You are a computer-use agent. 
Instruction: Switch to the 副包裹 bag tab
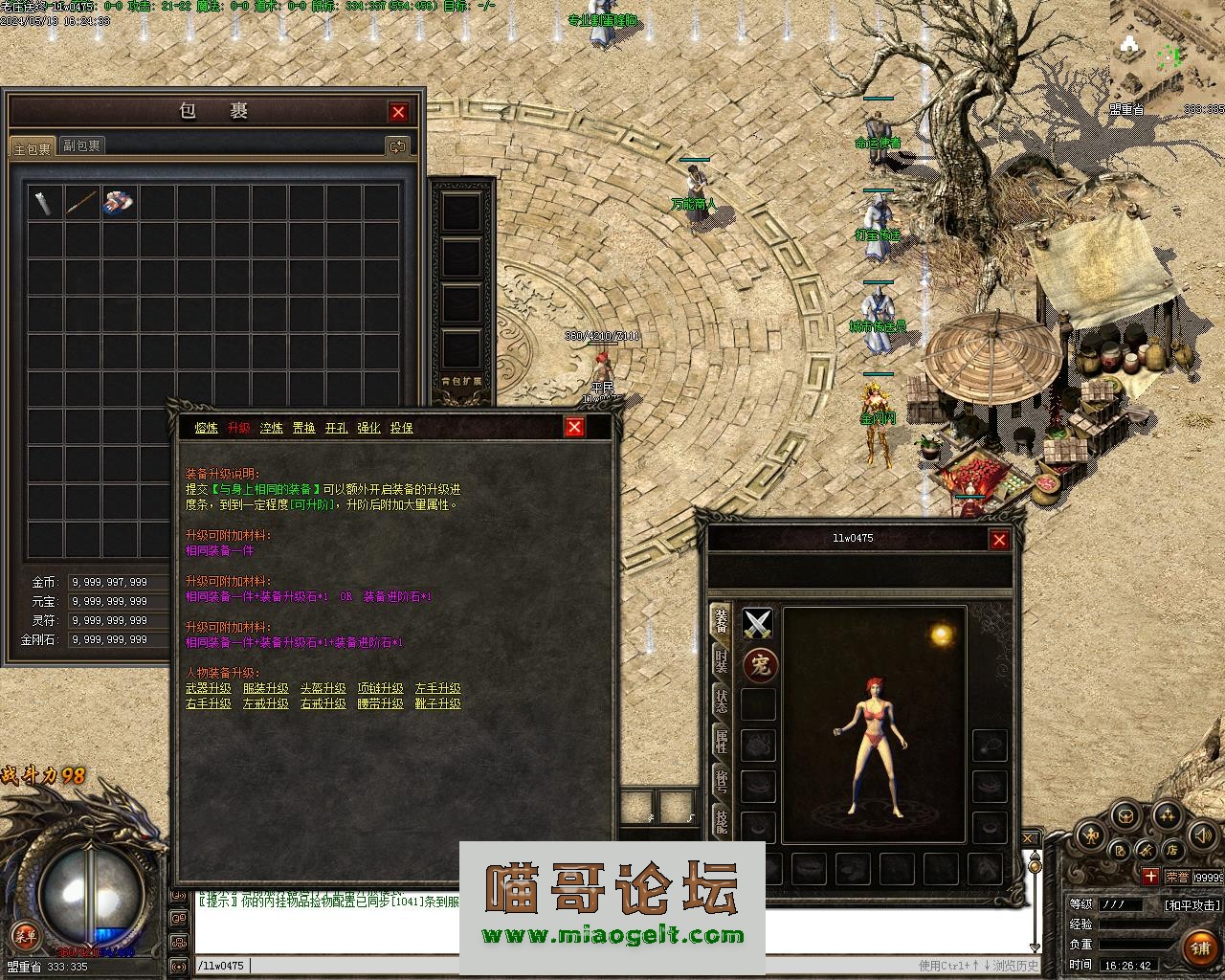[x=81, y=145]
